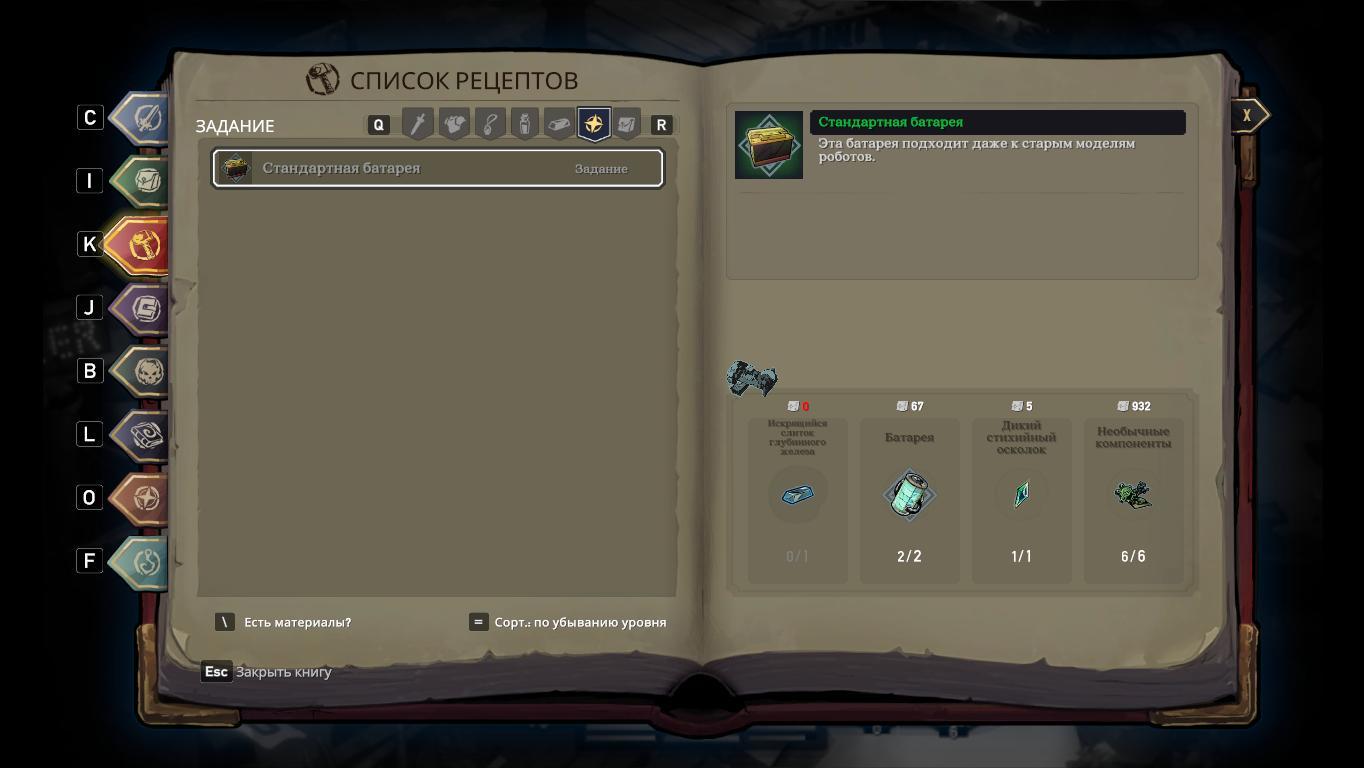Switch to the sword weapons recipe tab

(x=418, y=125)
